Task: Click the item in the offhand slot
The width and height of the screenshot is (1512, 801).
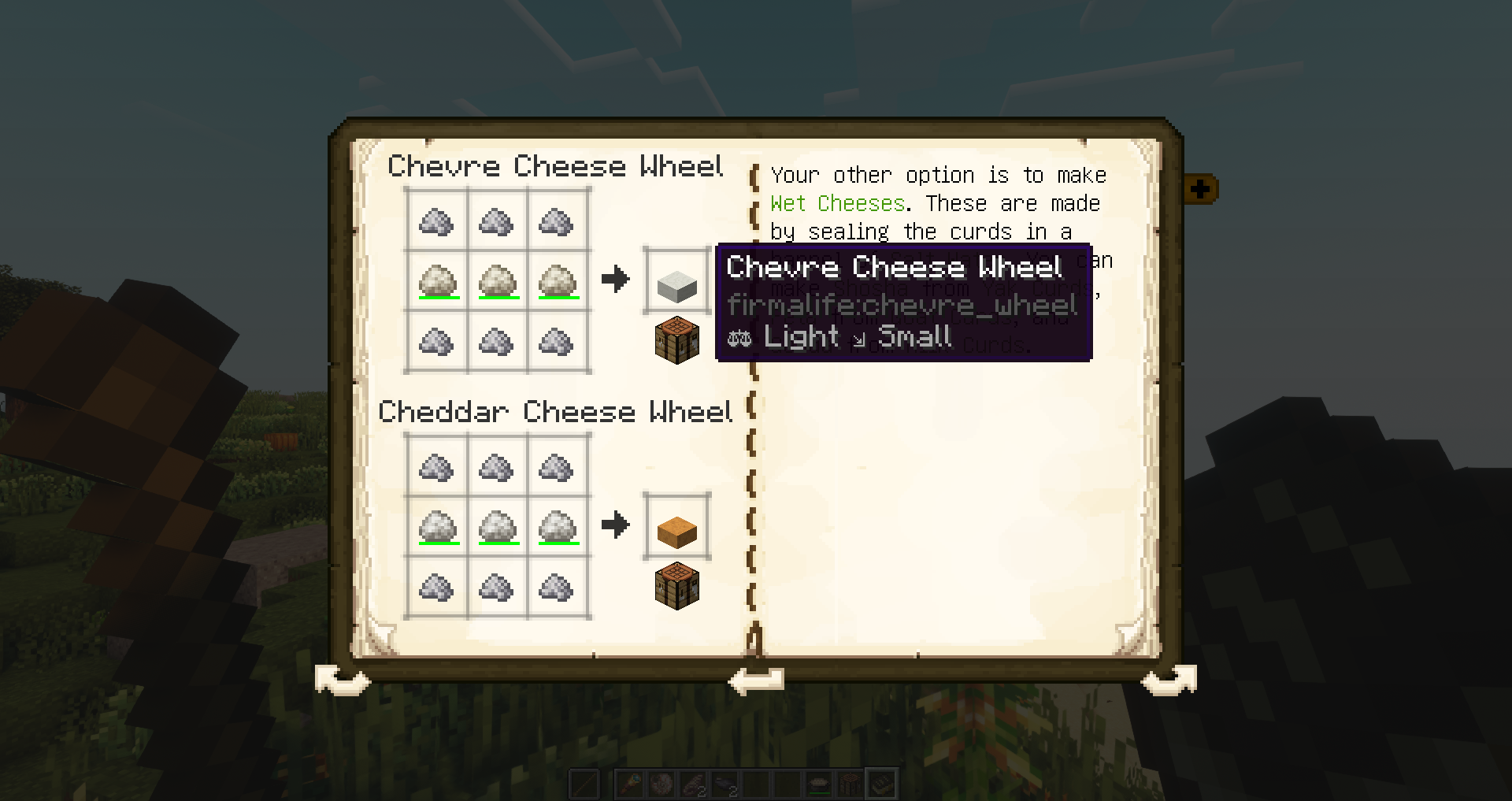Action: pos(584,785)
